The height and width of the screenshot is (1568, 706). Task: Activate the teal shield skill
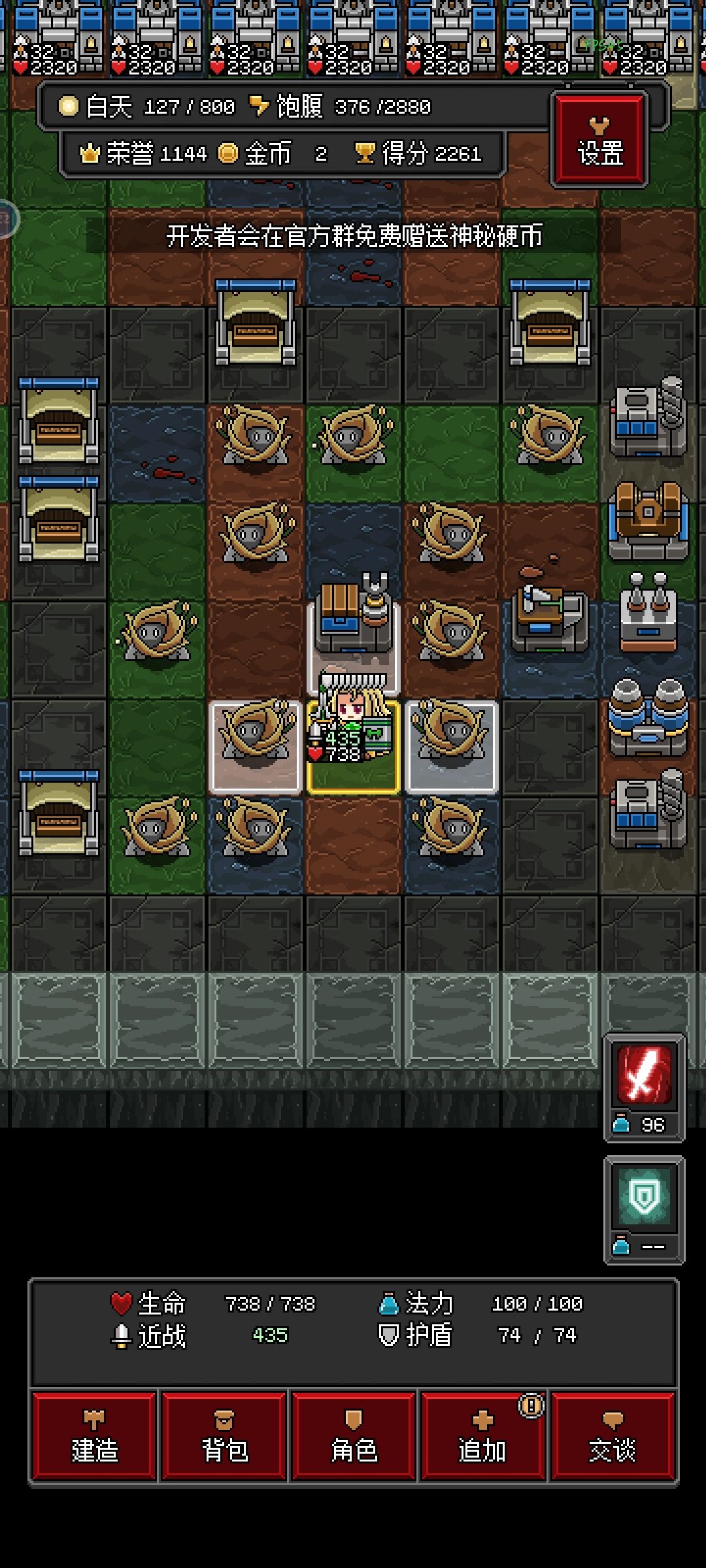tap(644, 1198)
